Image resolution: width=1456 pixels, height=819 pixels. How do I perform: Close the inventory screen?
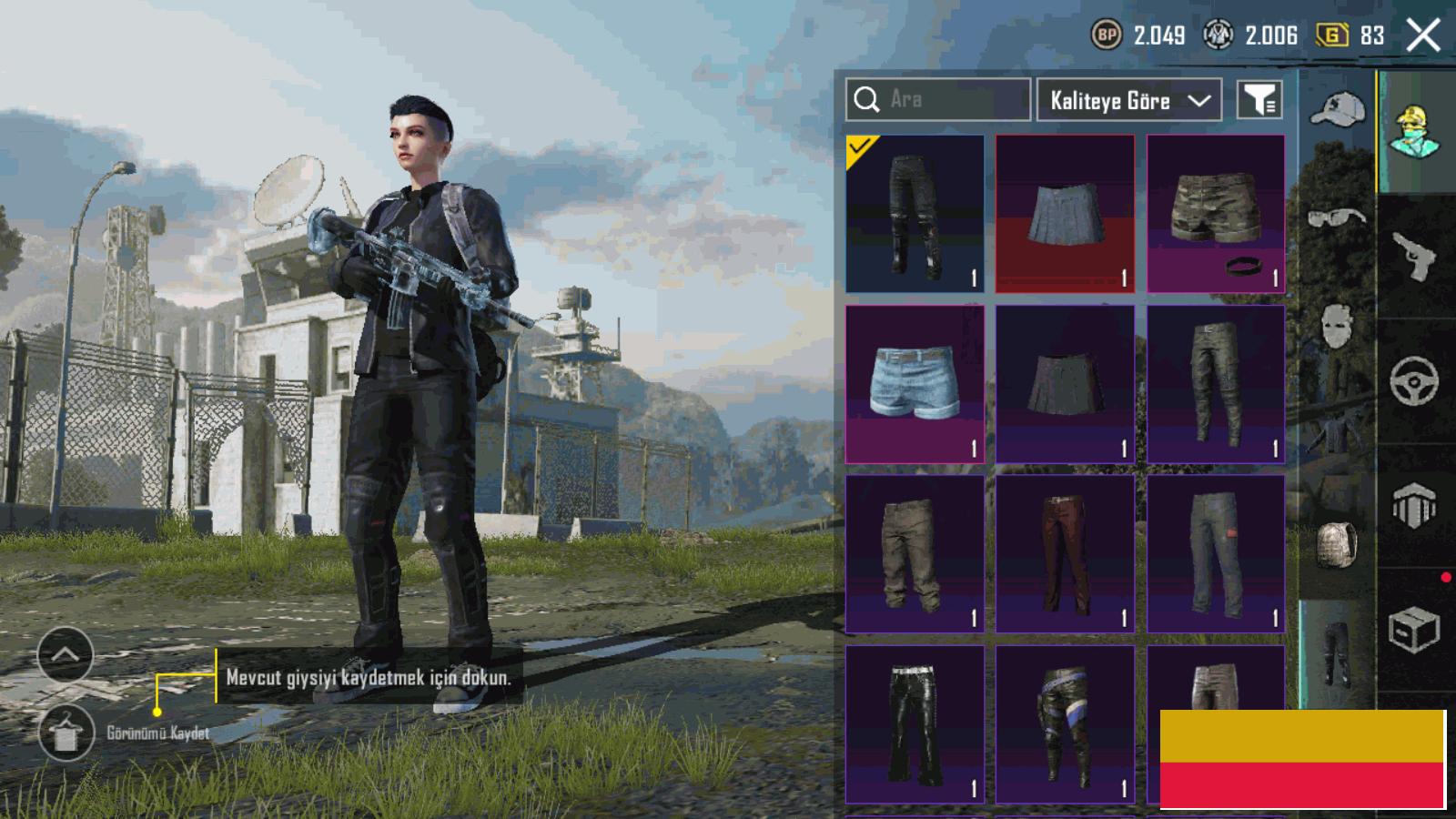click(x=1423, y=36)
